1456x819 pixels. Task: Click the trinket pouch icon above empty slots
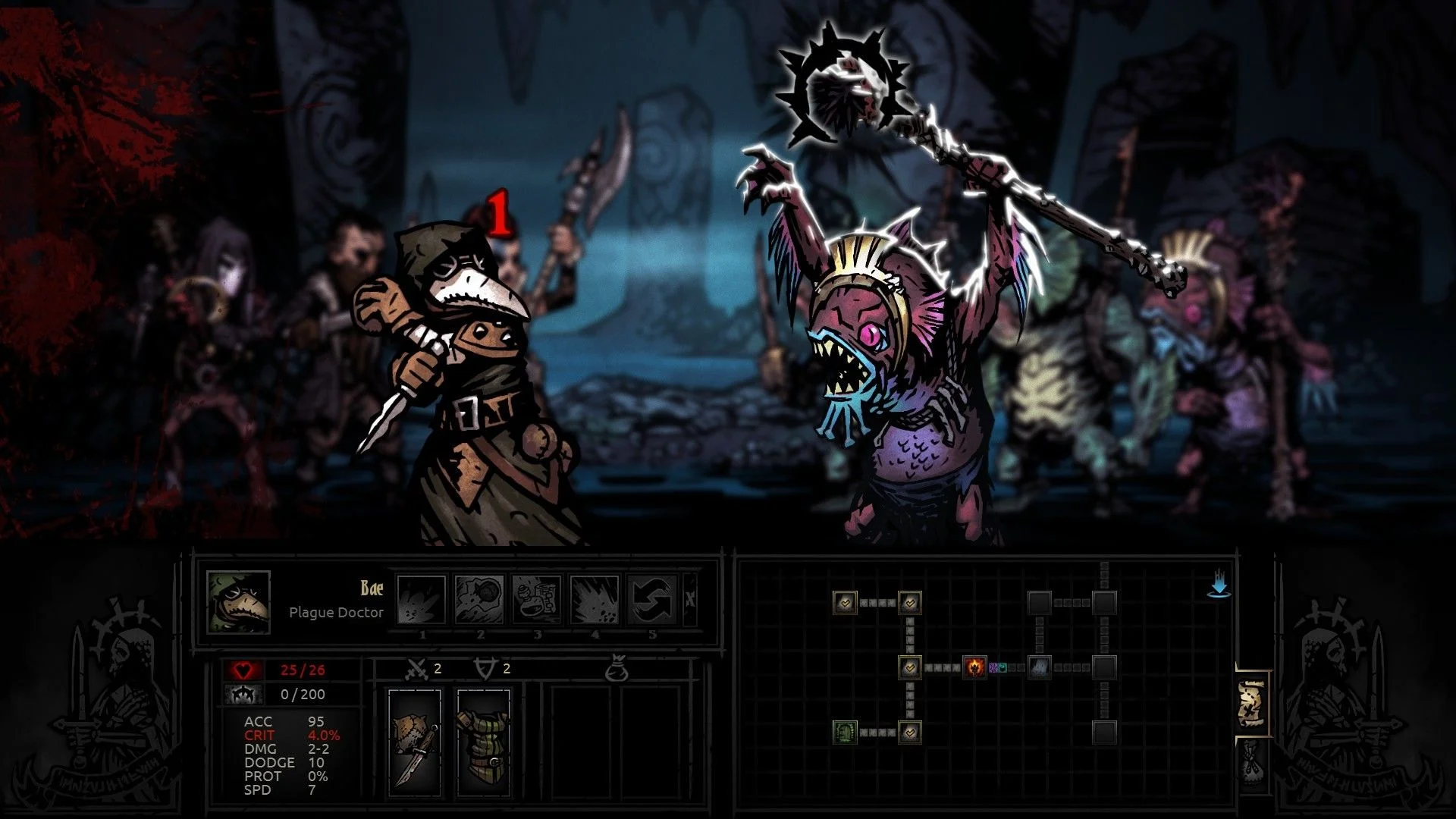click(618, 669)
